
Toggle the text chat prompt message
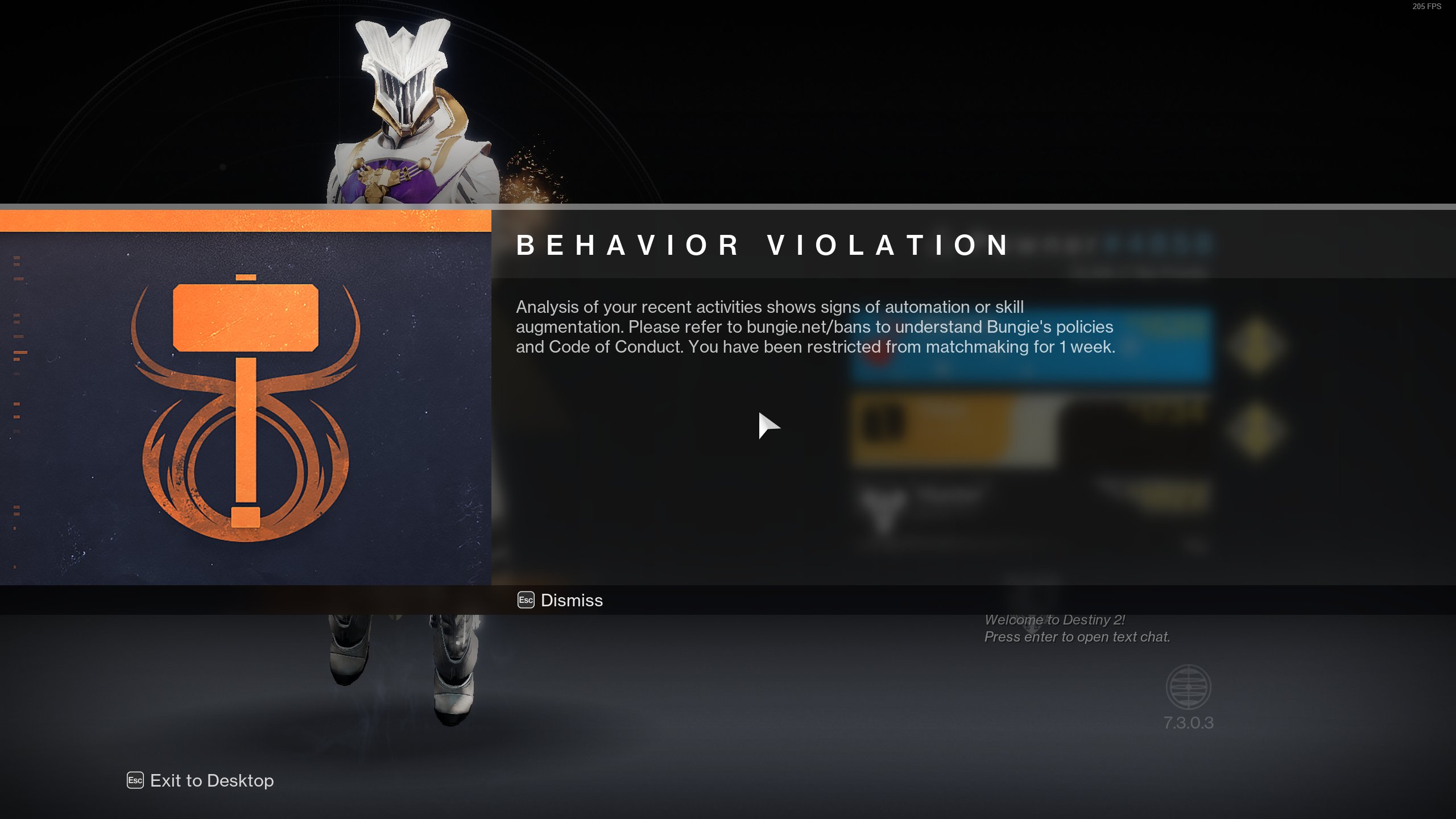(1075, 637)
